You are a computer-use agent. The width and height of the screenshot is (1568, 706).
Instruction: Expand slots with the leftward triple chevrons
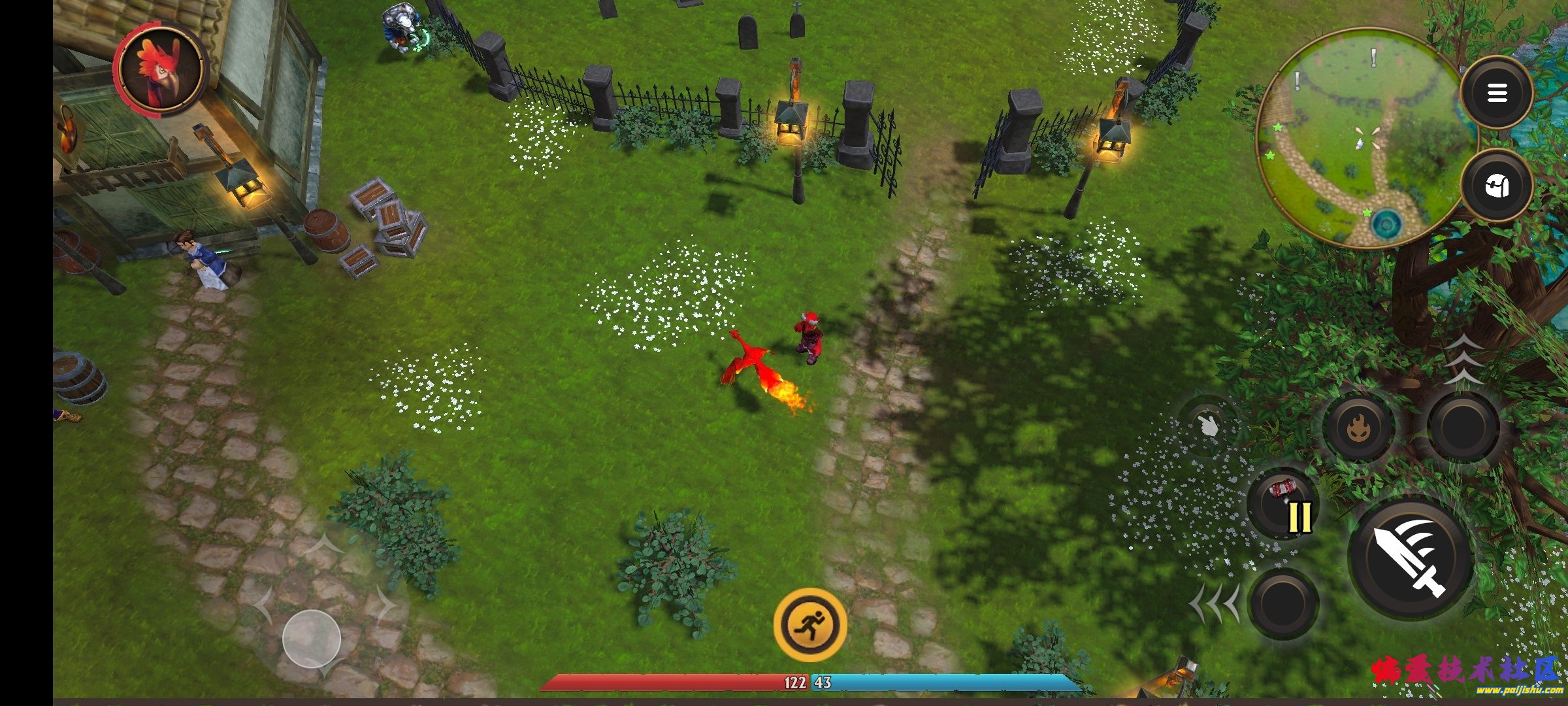coord(1214,603)
